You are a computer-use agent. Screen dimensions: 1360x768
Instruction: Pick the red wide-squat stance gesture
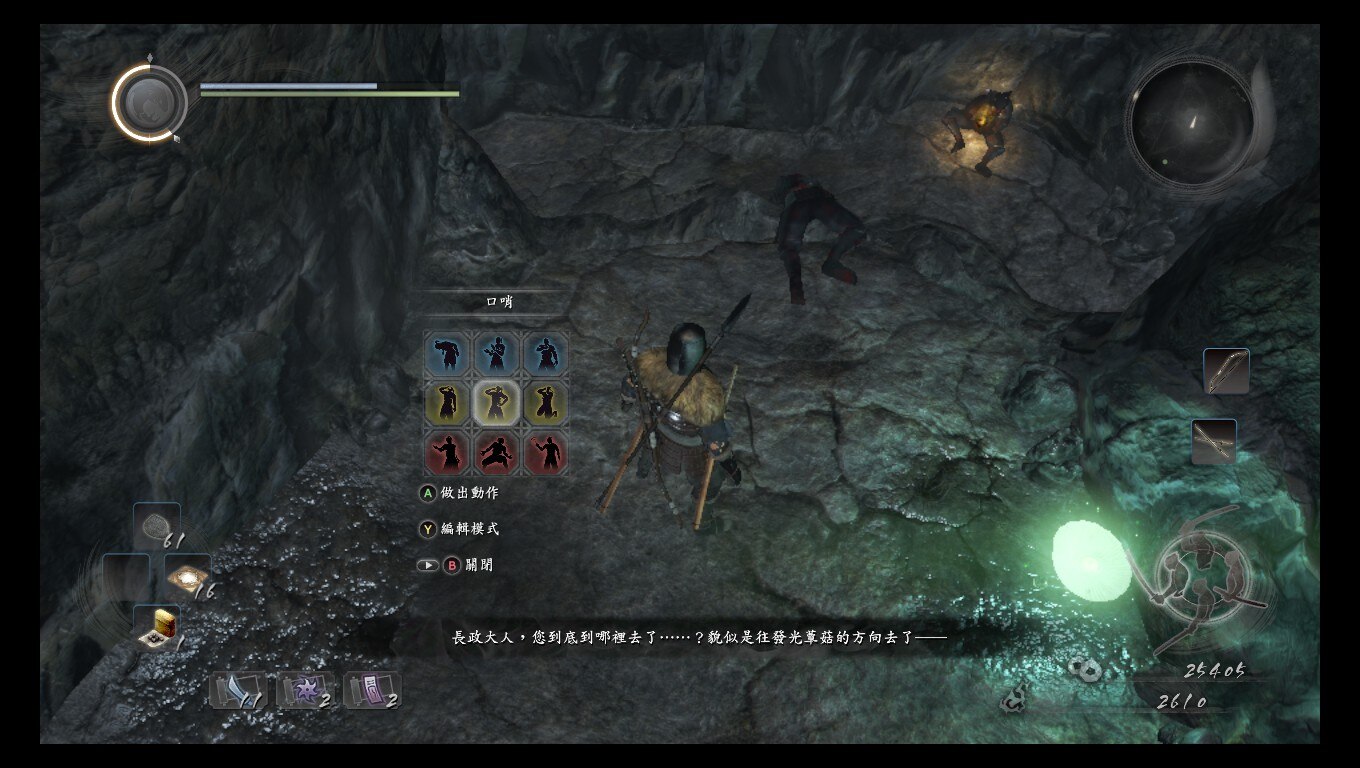(x=497, y=452)
